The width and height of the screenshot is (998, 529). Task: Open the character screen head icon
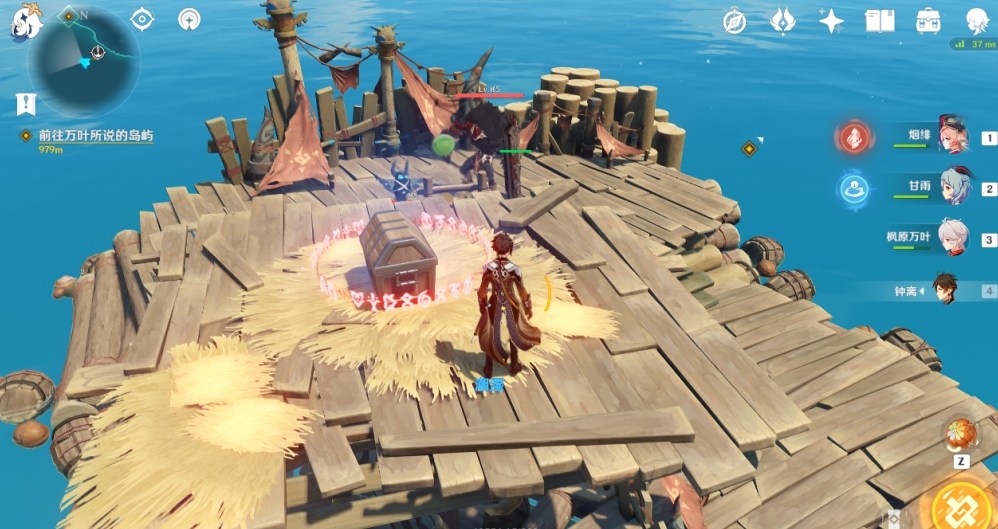[x=977, y=21]
